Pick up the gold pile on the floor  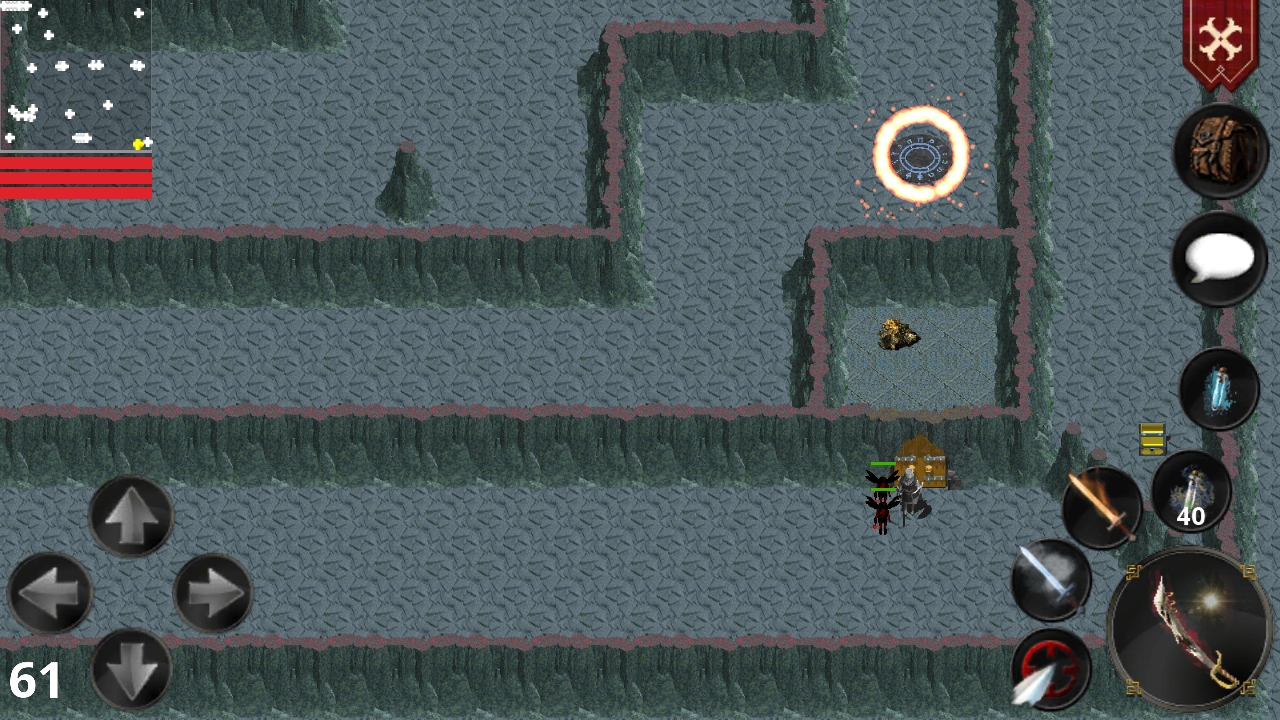pyautogui.click(x=897, y=336)
